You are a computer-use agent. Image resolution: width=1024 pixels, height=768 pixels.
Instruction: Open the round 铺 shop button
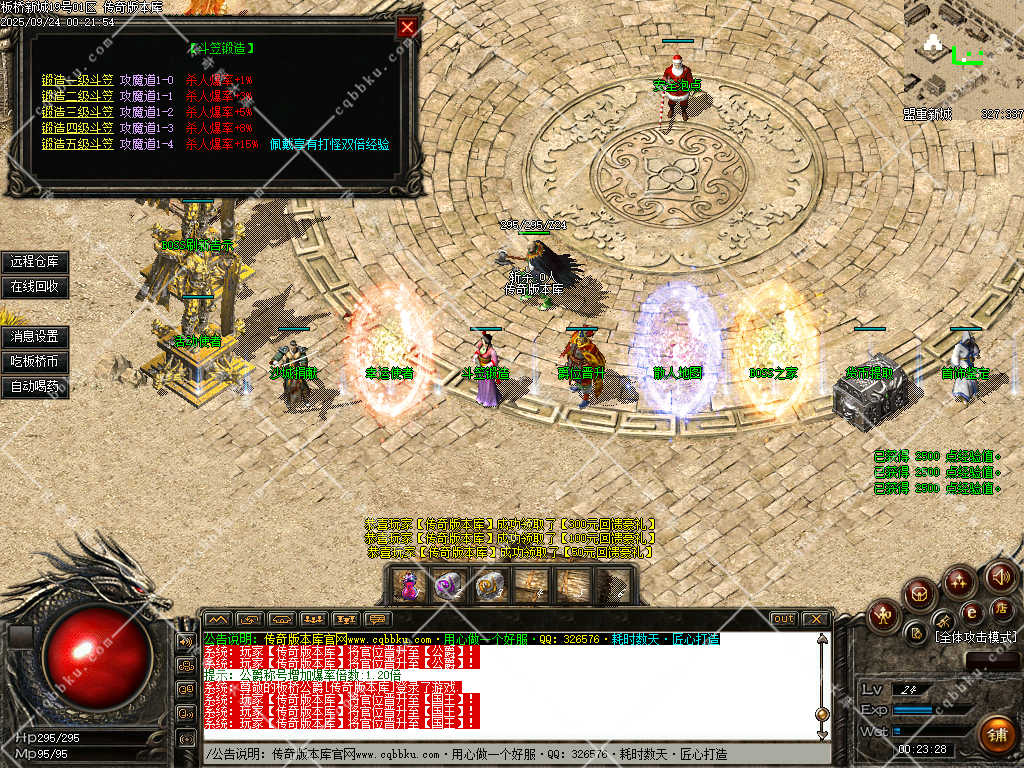point(995,733)
